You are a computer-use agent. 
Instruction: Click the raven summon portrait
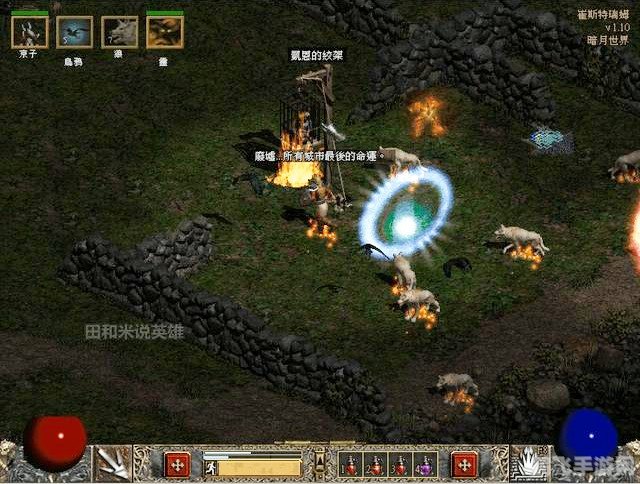point(74,31)
